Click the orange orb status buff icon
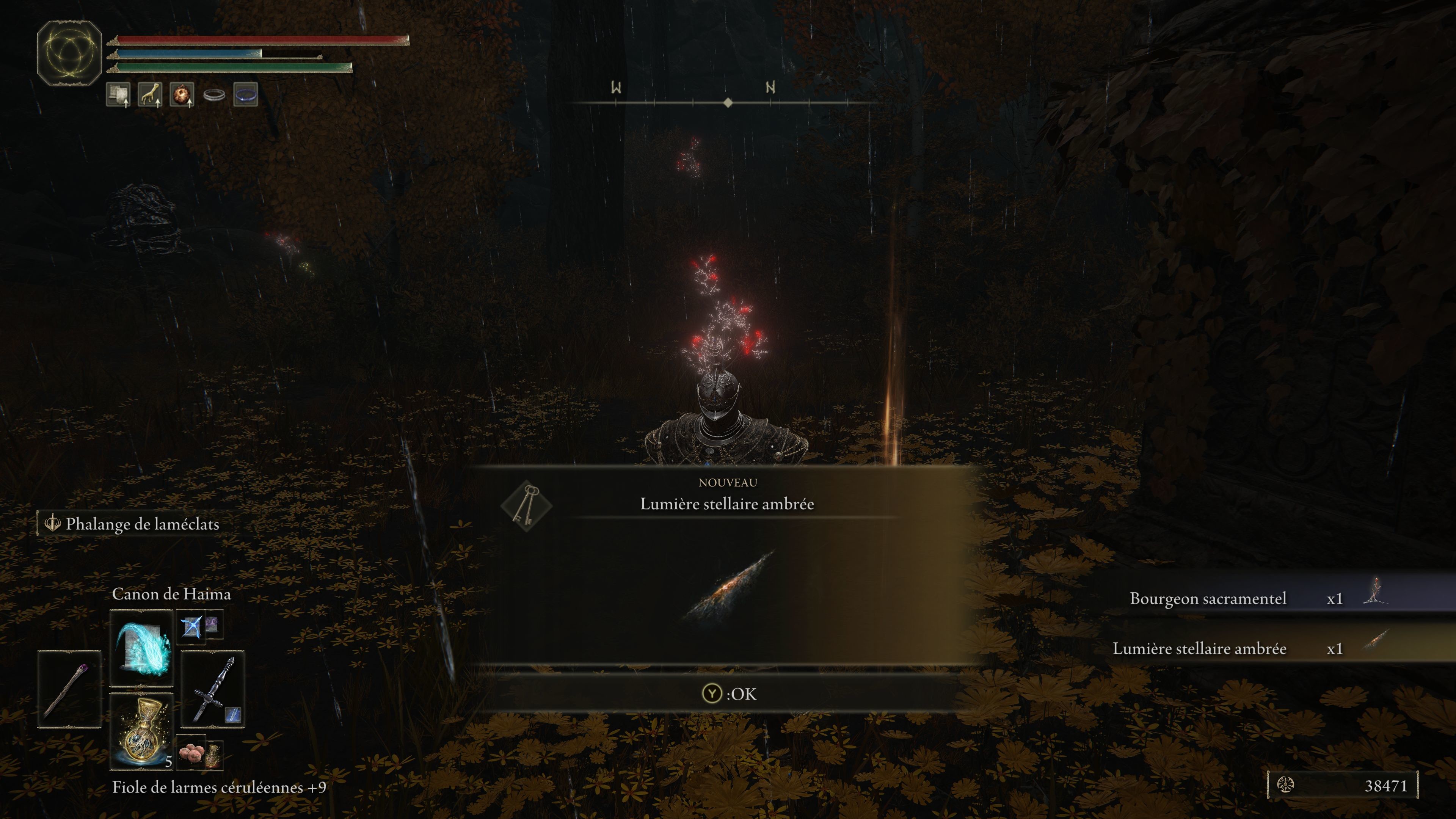 [x=182, y=94]
